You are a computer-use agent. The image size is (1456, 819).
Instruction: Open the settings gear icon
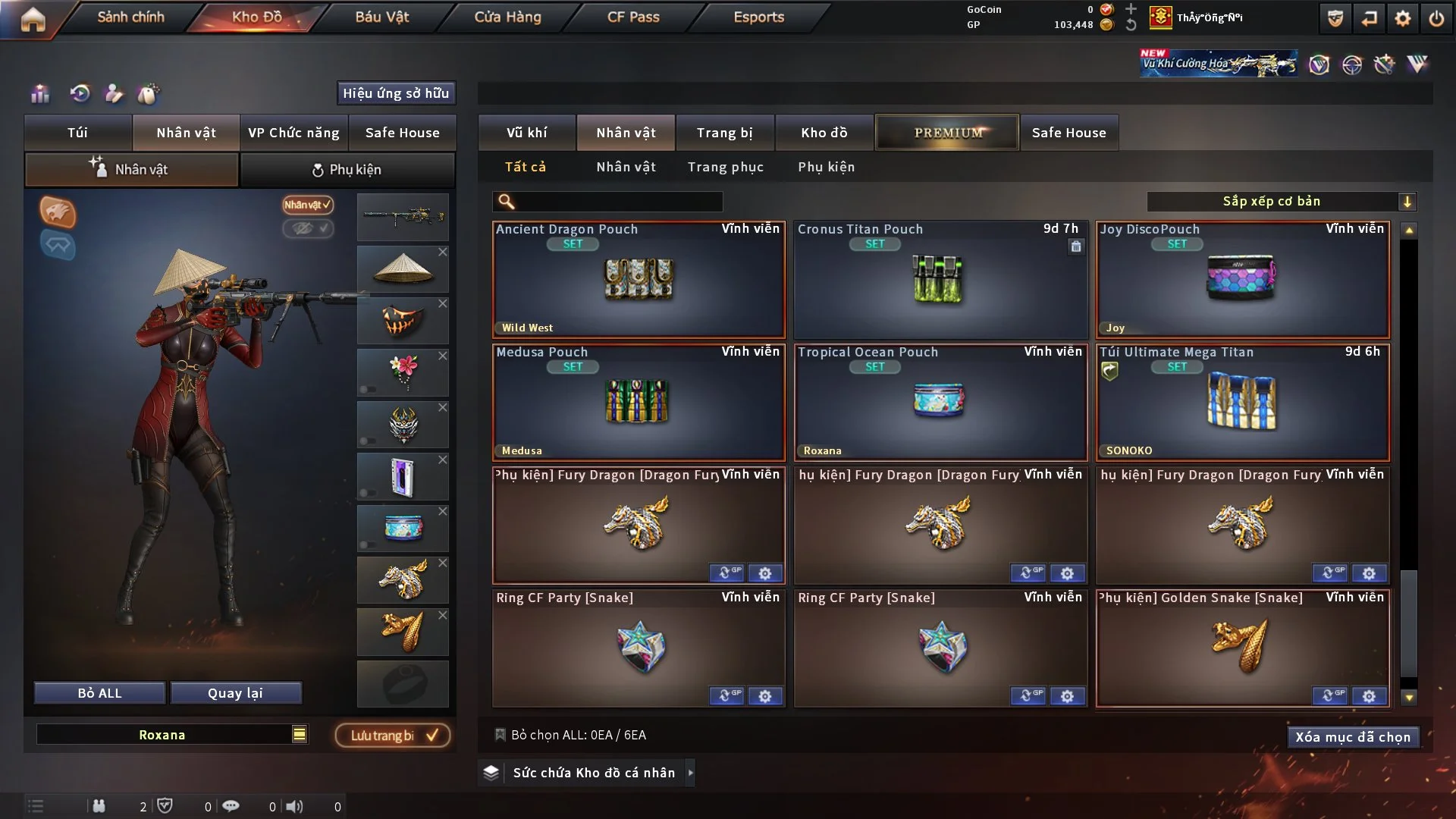(x=1402, y=18)
